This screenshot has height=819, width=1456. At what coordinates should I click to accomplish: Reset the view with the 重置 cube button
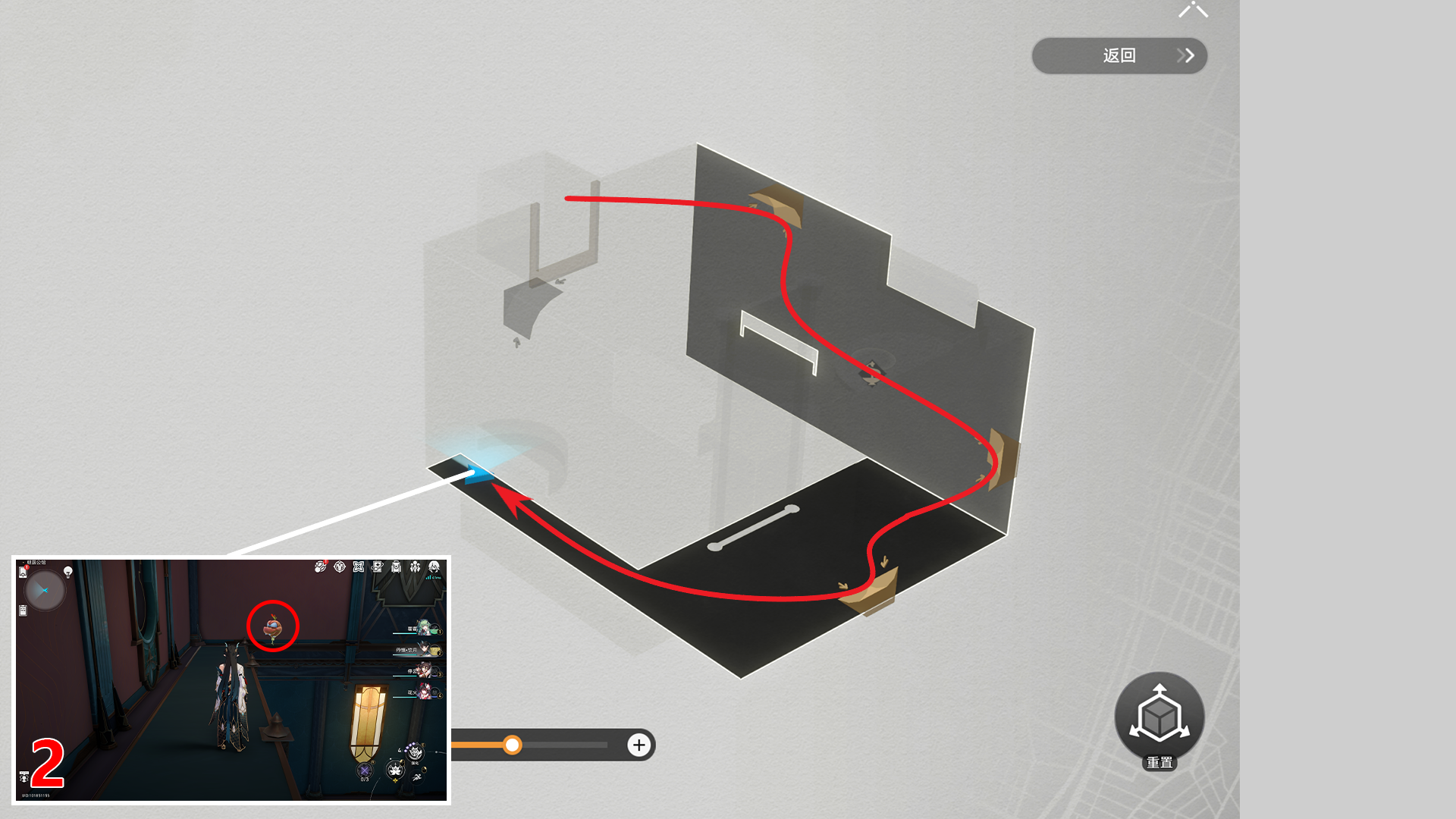click(1159, 718)
